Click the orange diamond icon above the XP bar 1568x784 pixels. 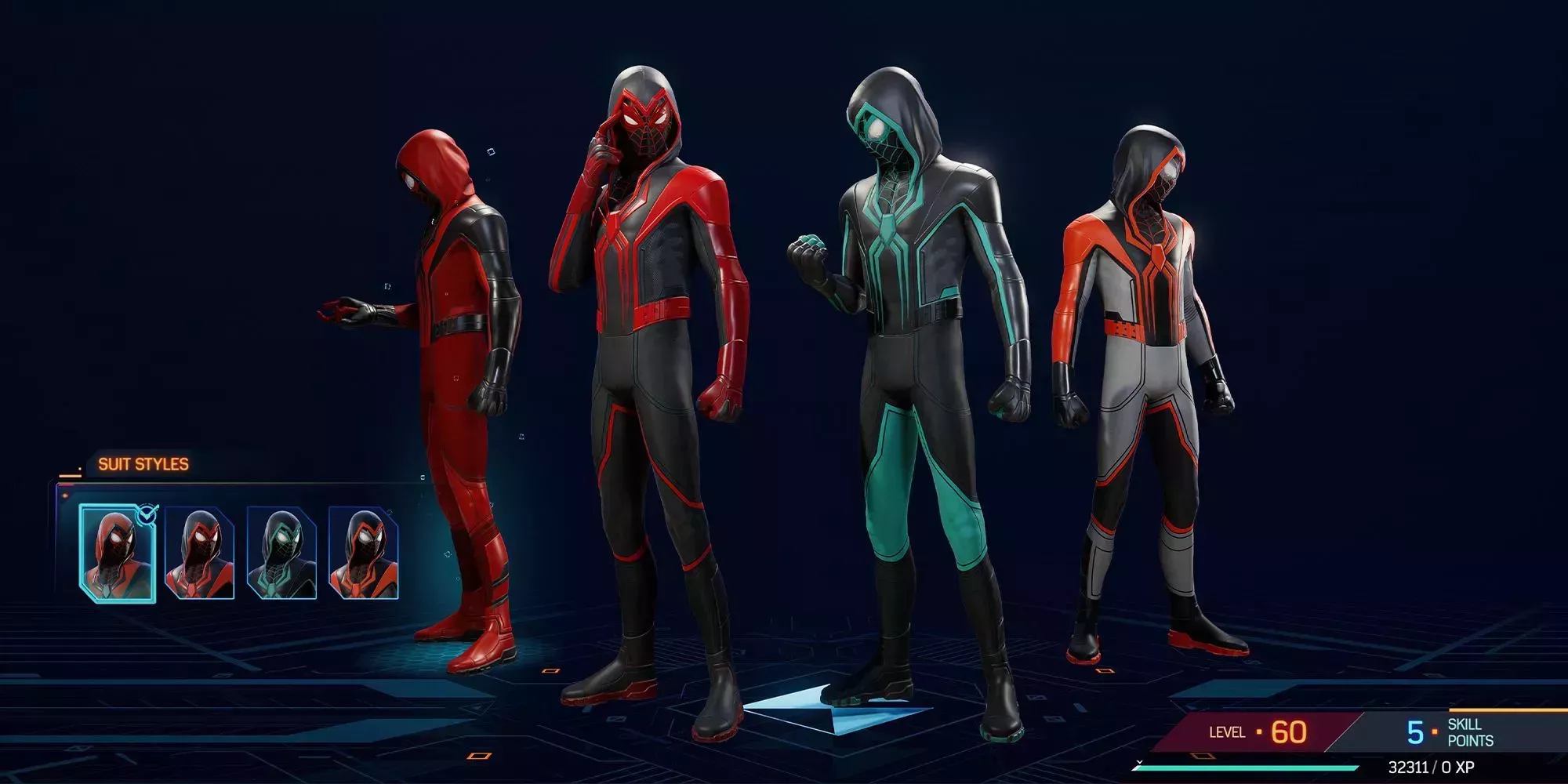click(1202, 755)
